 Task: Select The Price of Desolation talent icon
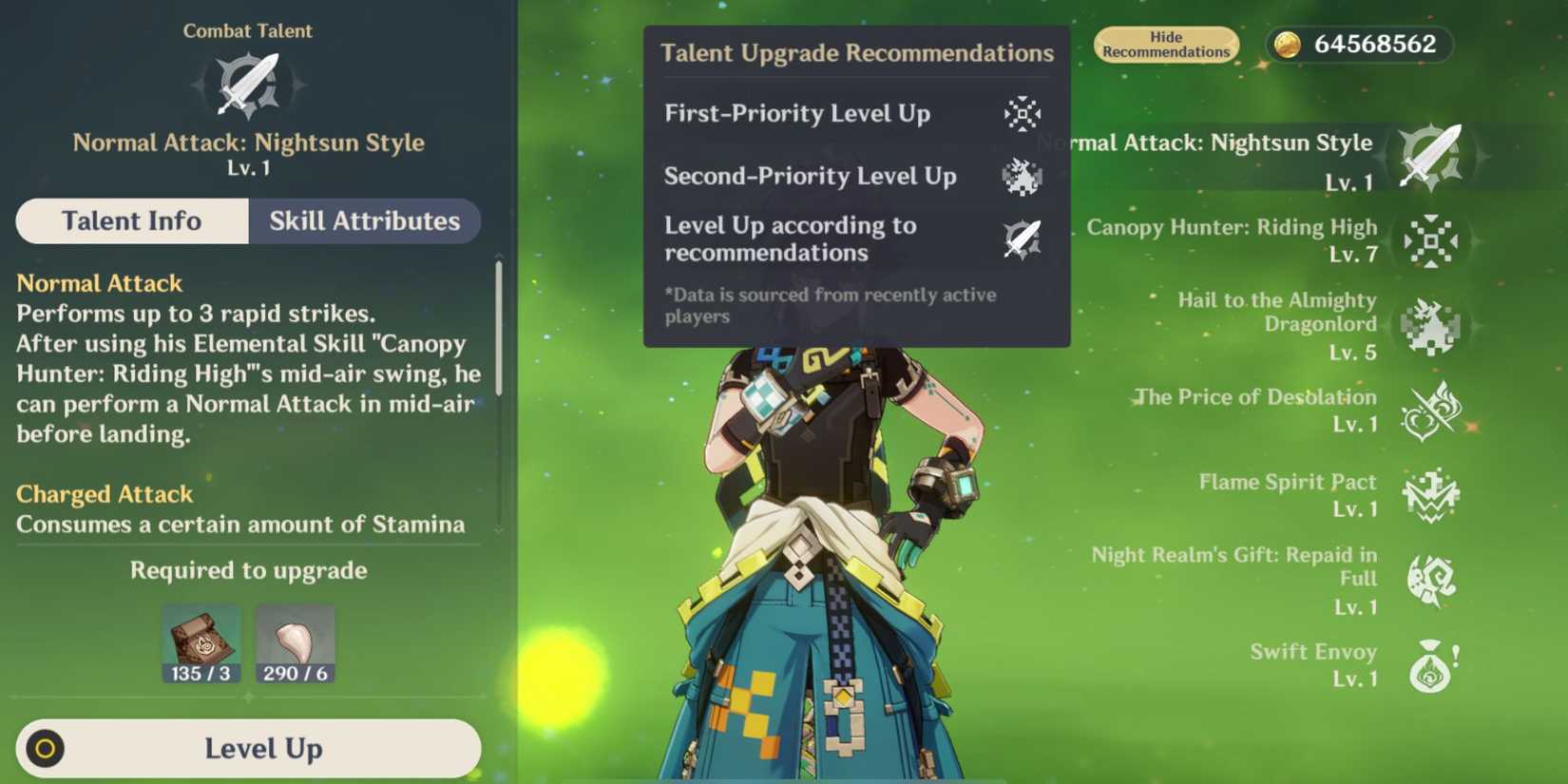point(1431,410)
